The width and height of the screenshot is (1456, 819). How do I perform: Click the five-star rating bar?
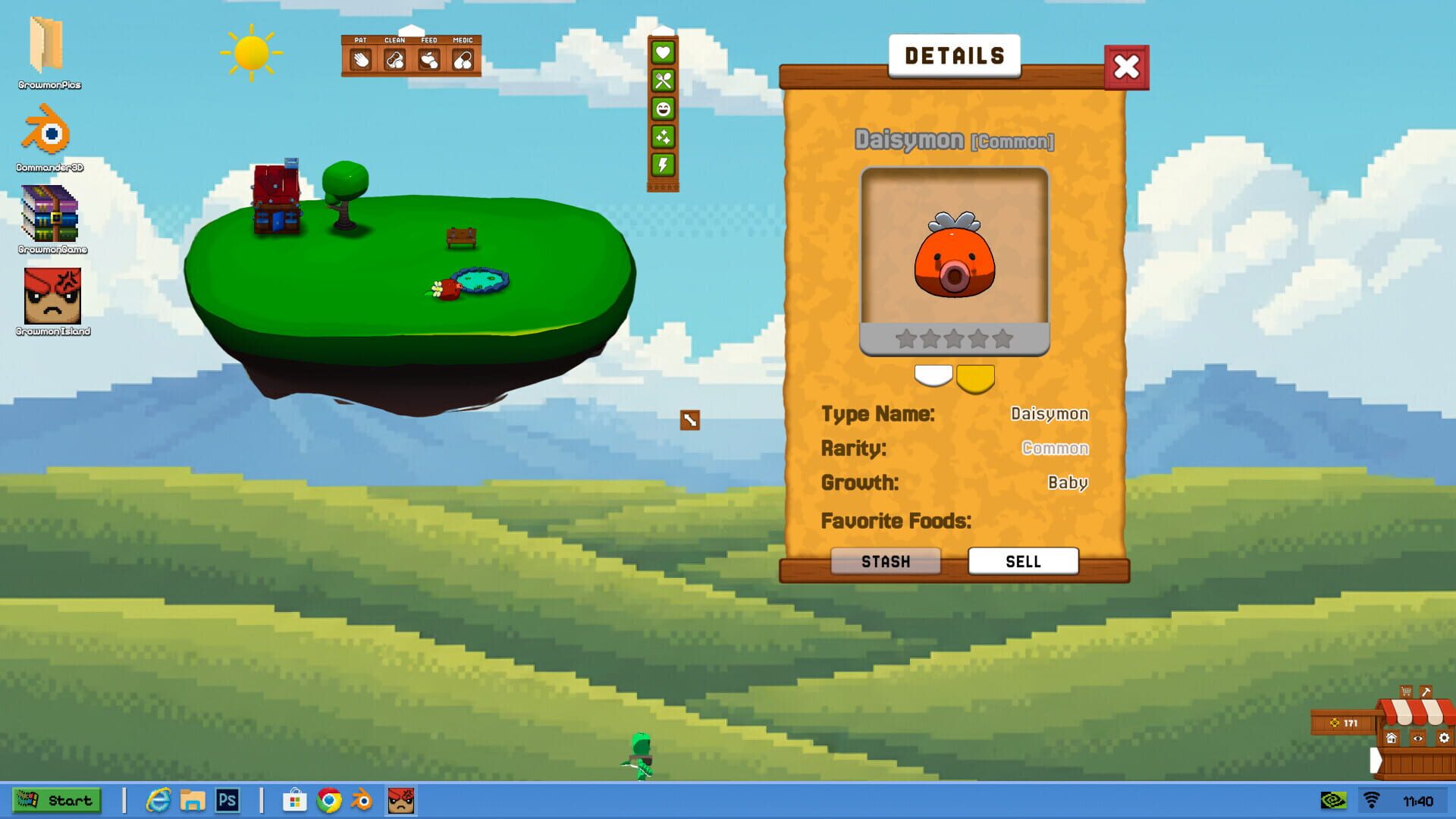[955, 339]
